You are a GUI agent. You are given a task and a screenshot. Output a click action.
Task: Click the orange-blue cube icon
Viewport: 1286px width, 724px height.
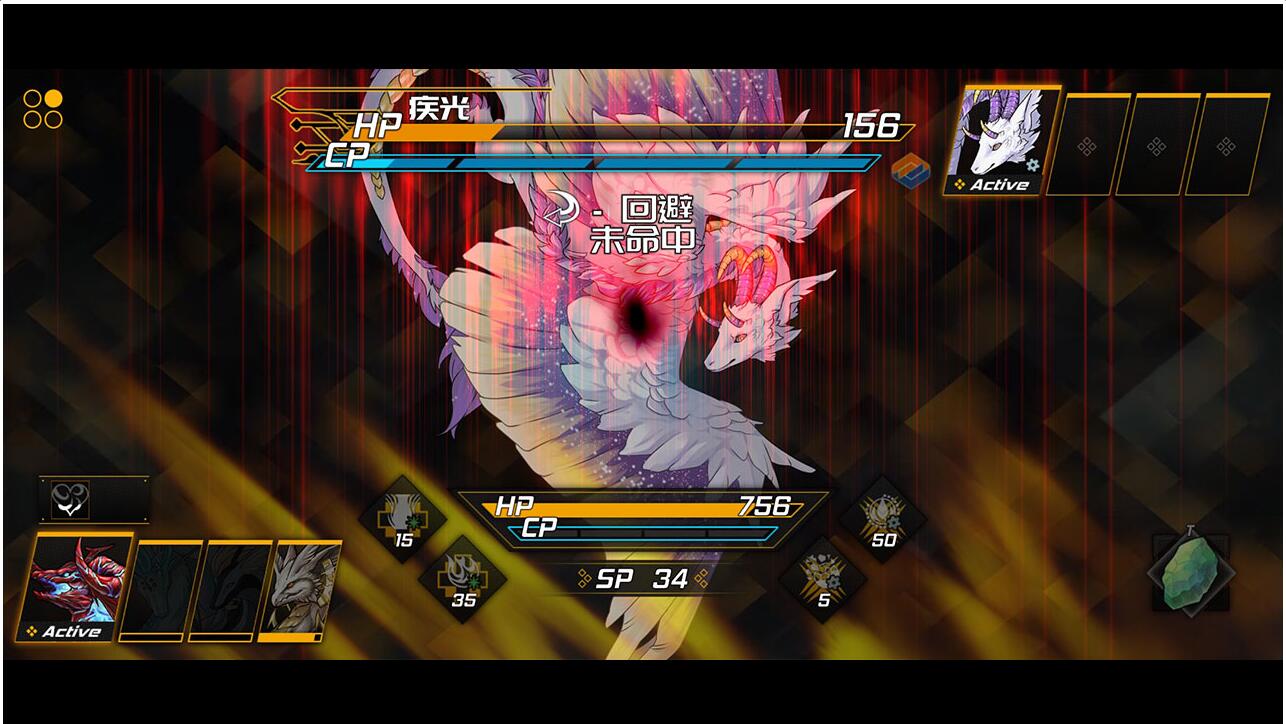coord(911,169)
